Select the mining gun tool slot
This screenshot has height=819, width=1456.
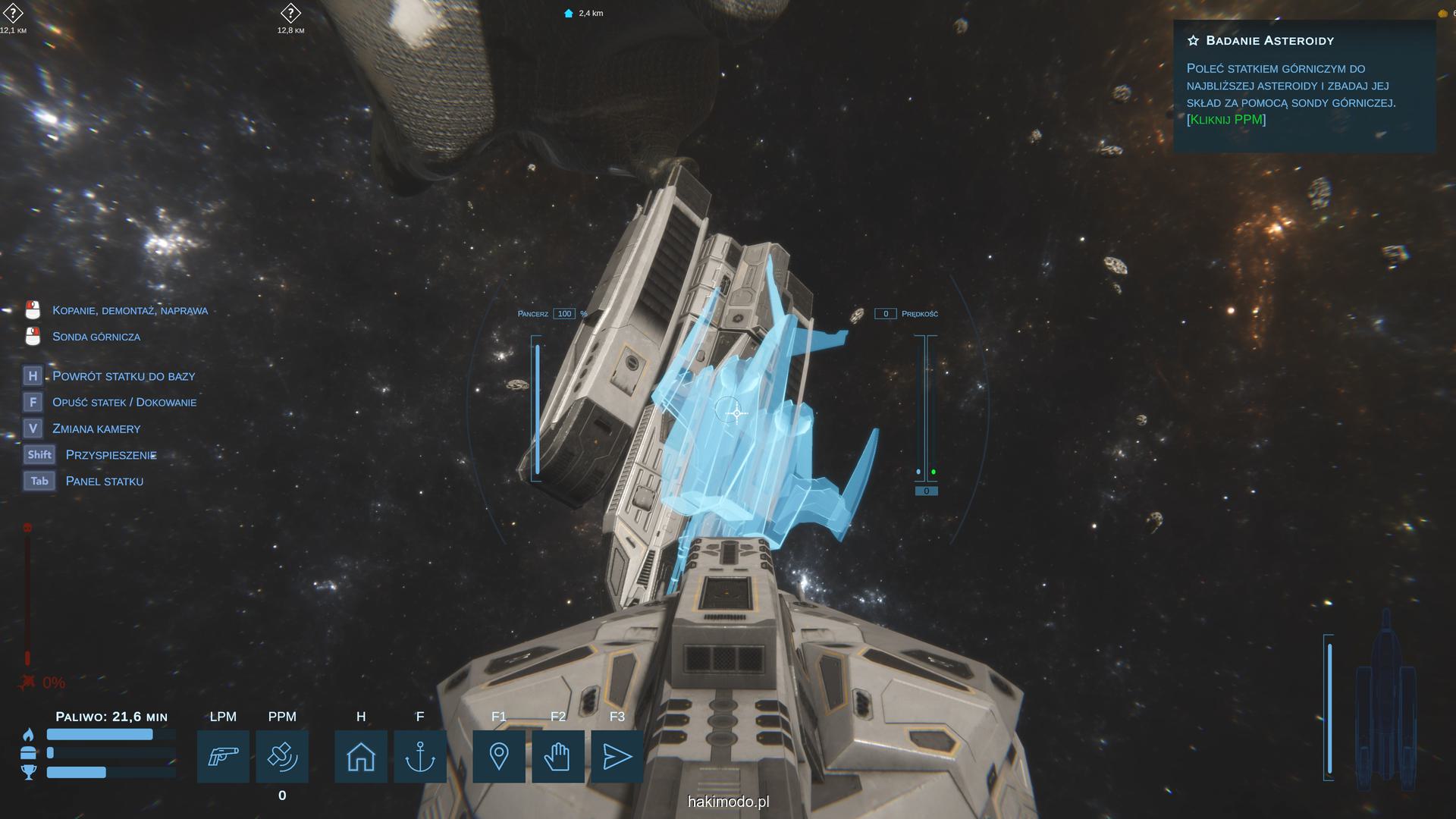tap(223, 756)
